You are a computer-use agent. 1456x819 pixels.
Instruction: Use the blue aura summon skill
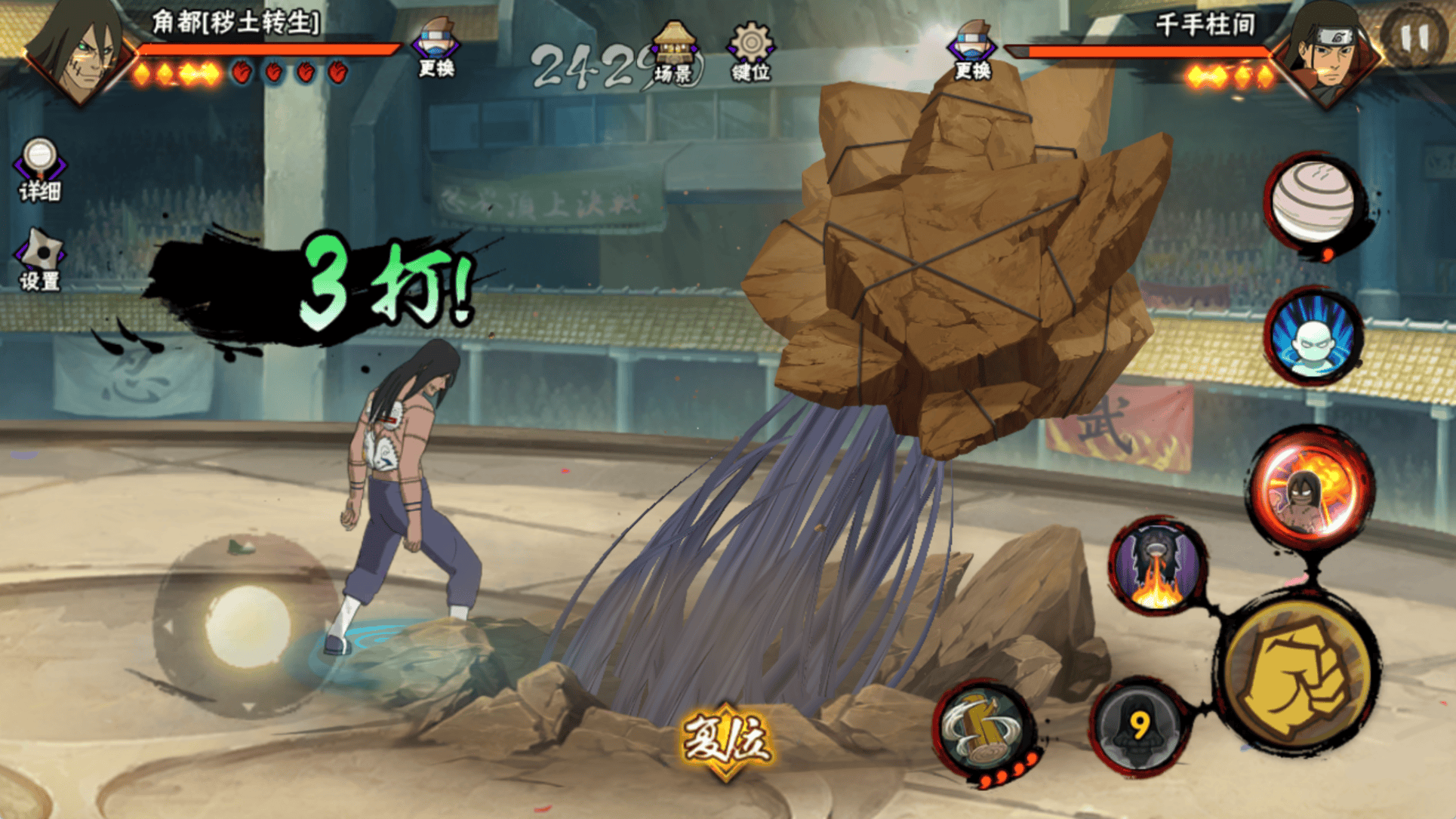1314,337
